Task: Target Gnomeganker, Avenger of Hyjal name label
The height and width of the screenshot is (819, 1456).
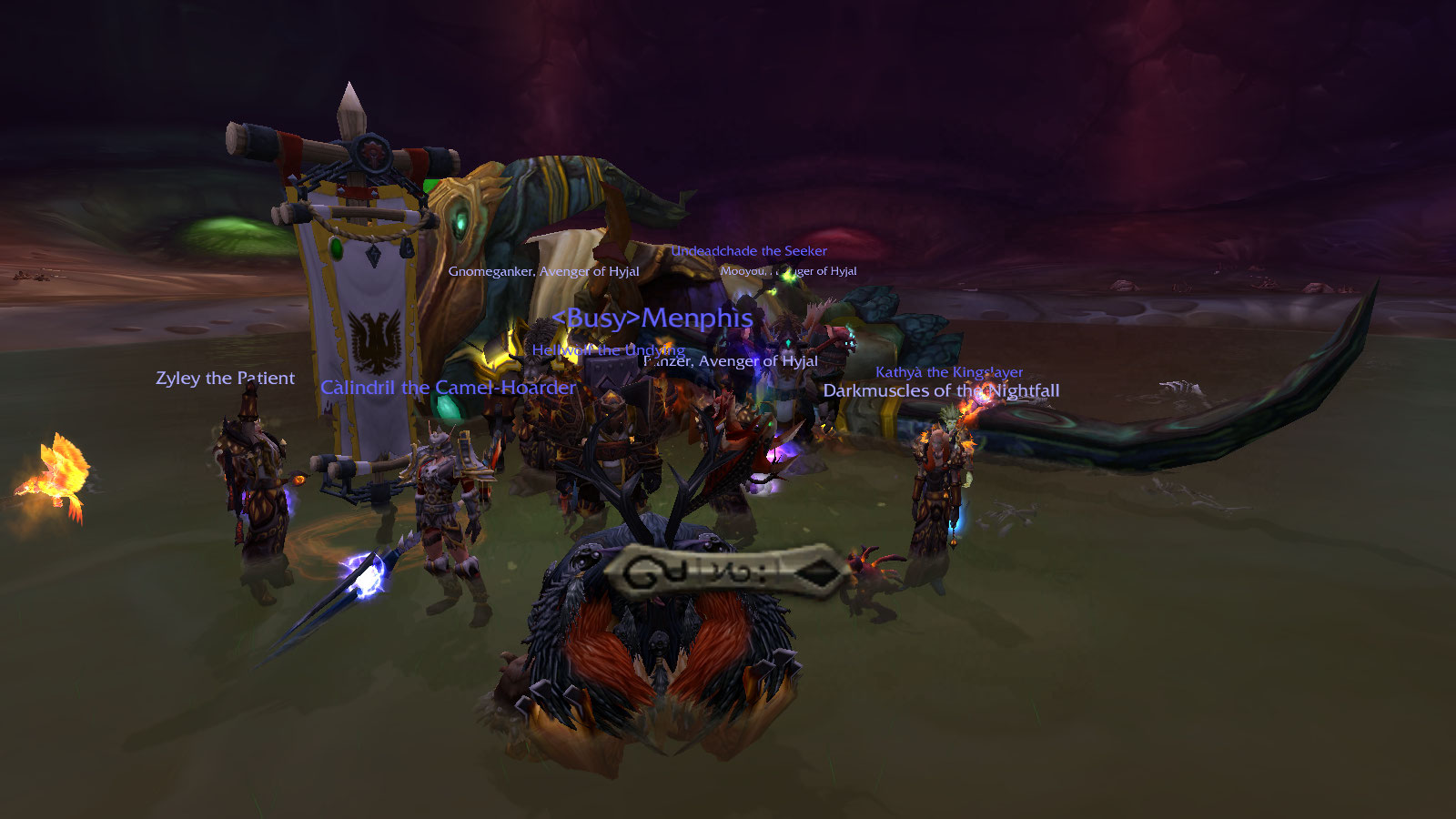Action: [x=543, y=271]
